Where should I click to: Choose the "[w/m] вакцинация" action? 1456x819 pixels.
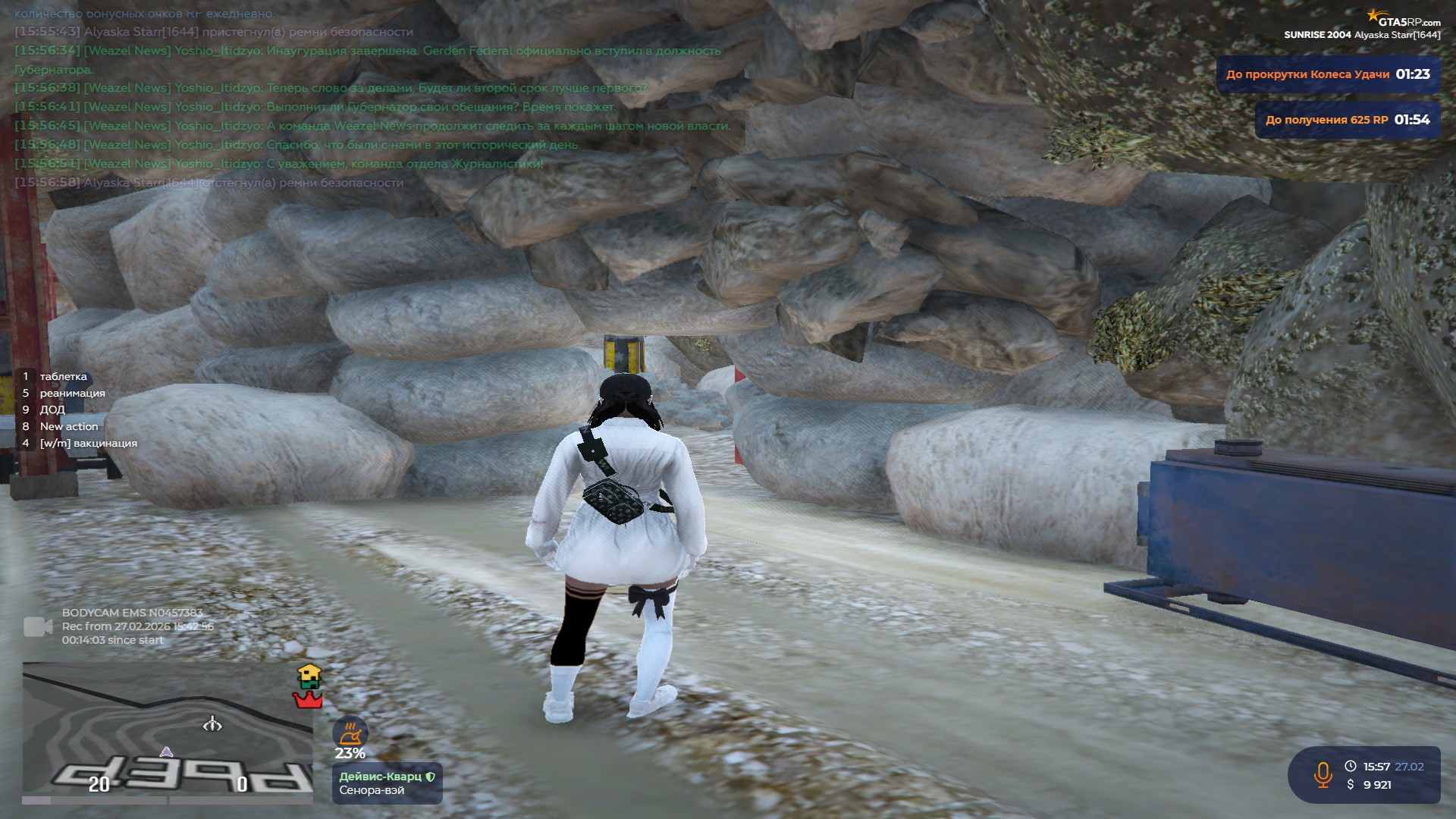click(88, 443)
